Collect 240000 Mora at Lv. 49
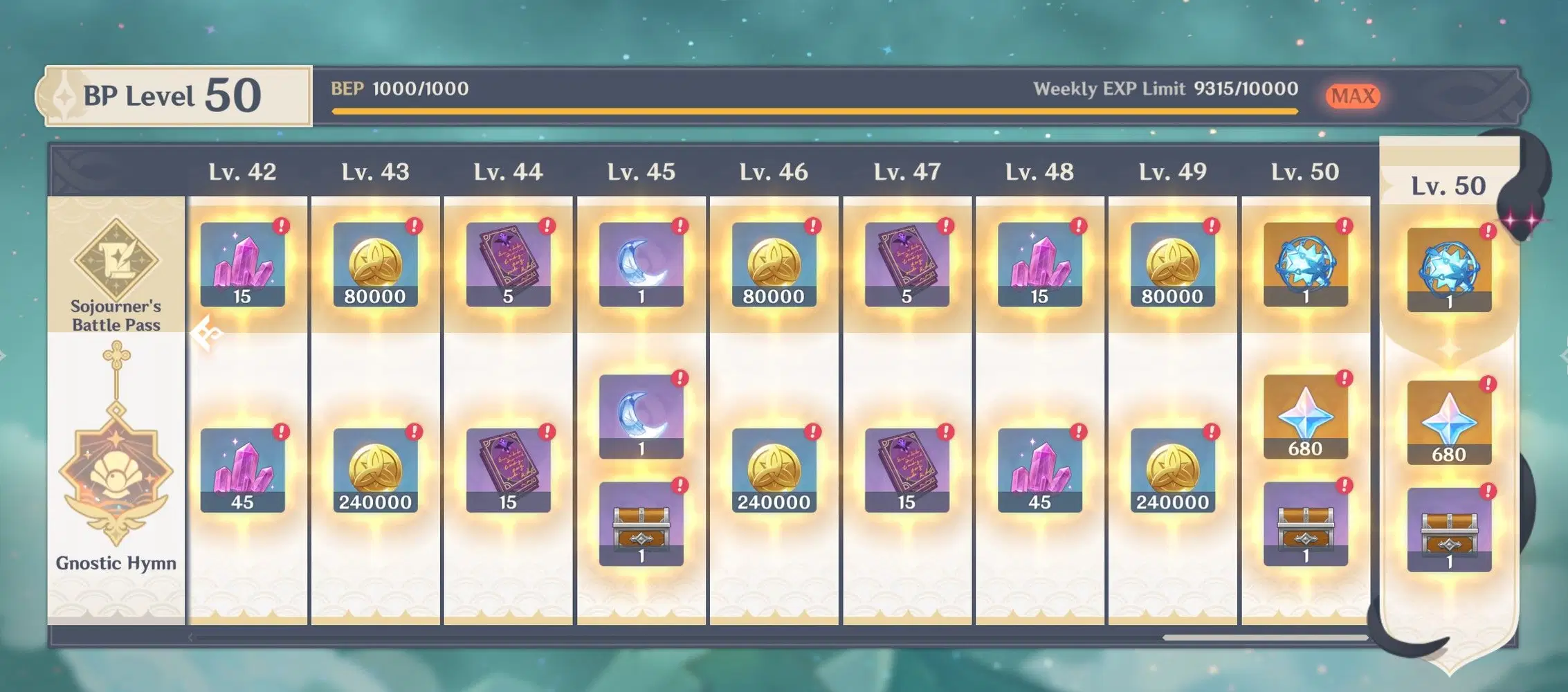 pyautogui.click(x=1172, y=470)
